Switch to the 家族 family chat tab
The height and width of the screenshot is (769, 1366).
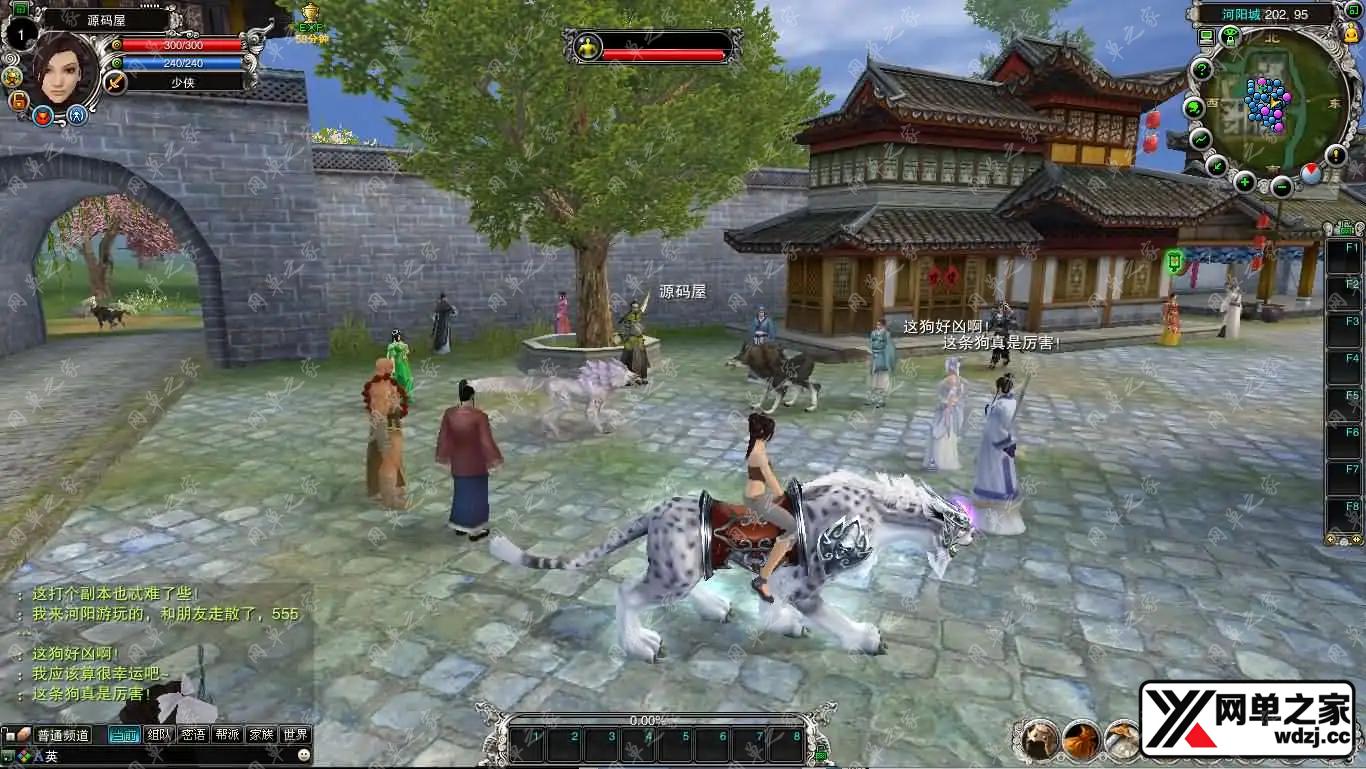coord(261,735)
